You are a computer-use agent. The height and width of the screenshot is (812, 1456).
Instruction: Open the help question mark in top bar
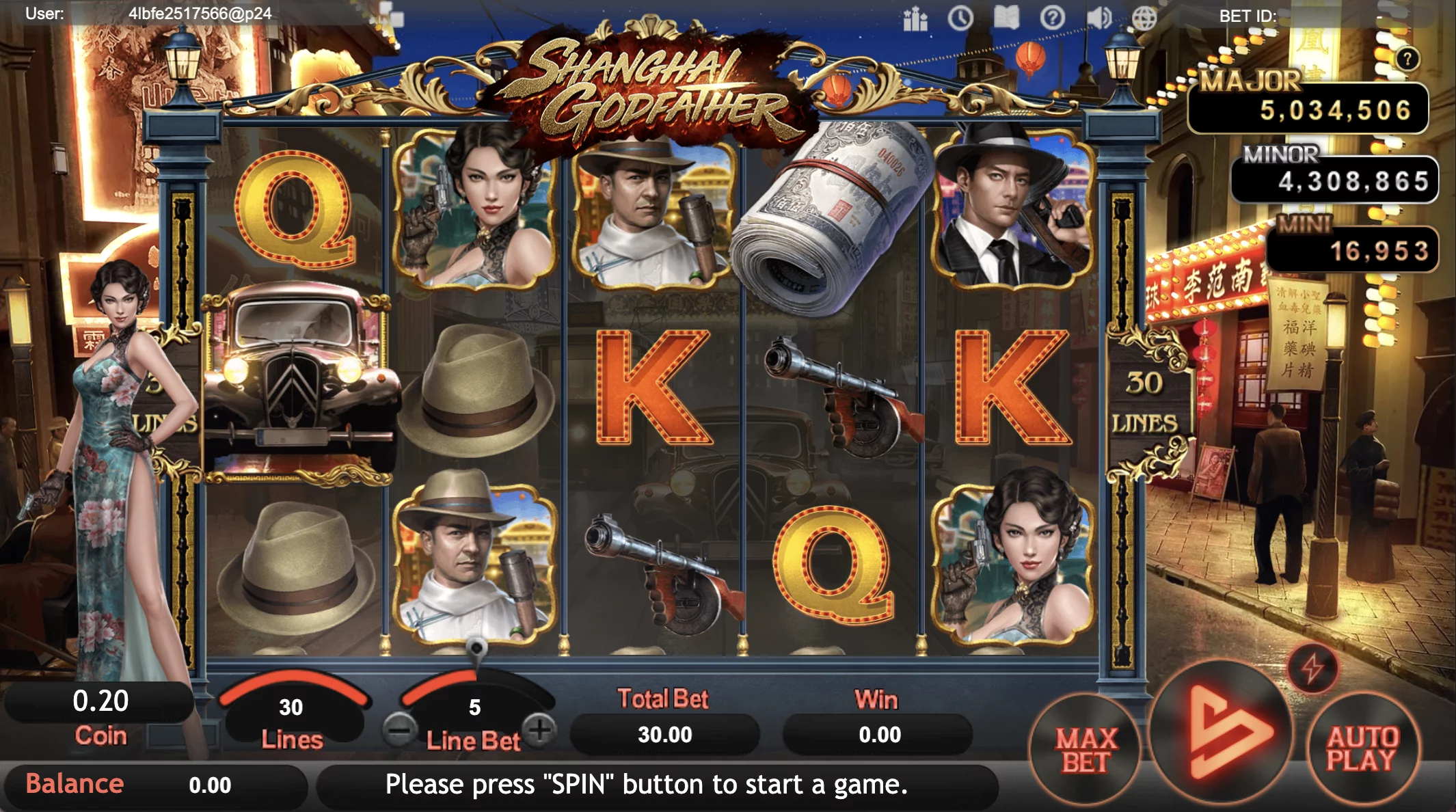[x=1052, y=18]
